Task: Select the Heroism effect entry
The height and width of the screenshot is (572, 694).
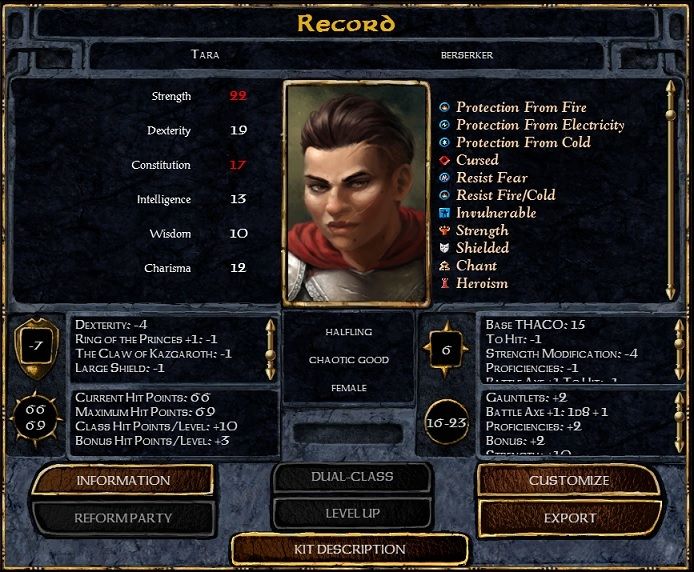Action: tap(481, 283)
